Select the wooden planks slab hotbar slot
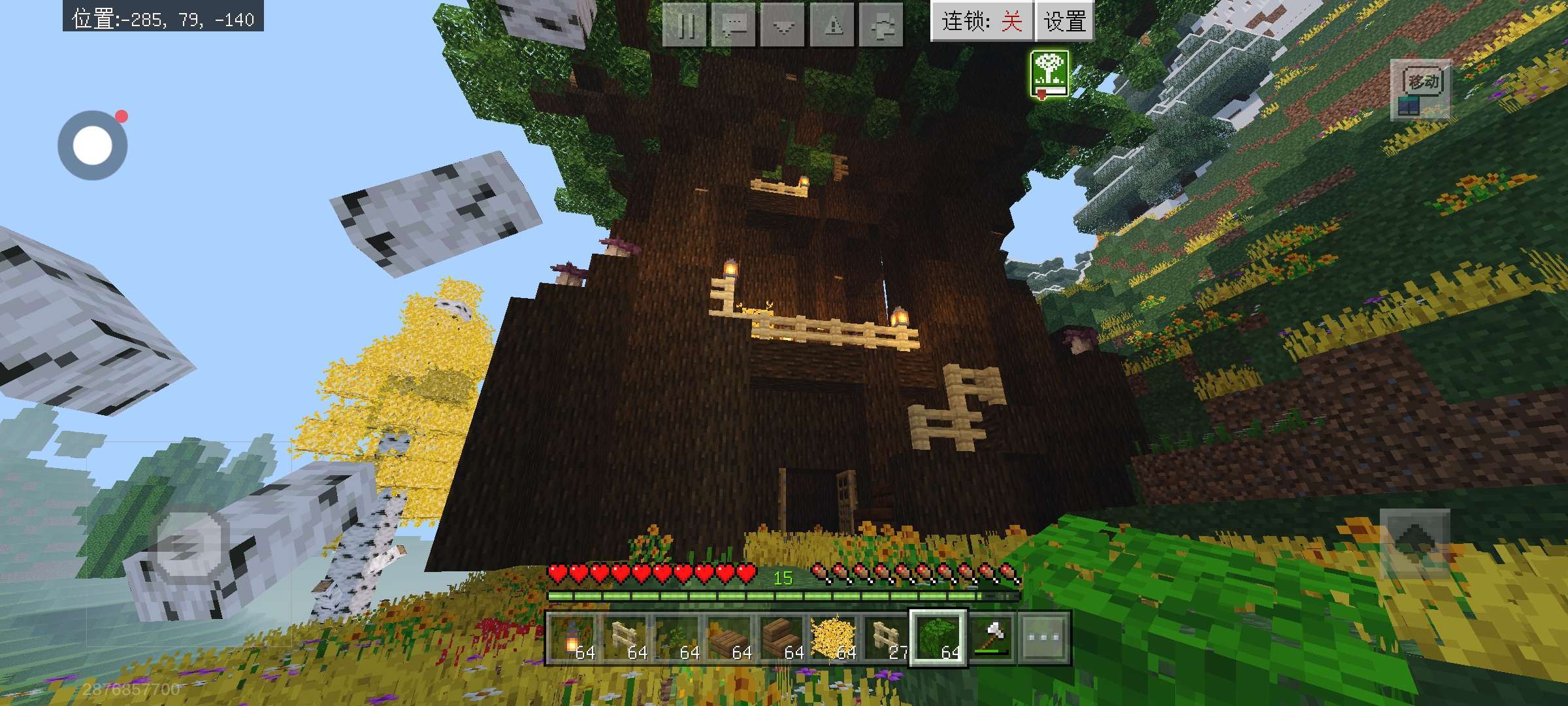 click(729, 638)
